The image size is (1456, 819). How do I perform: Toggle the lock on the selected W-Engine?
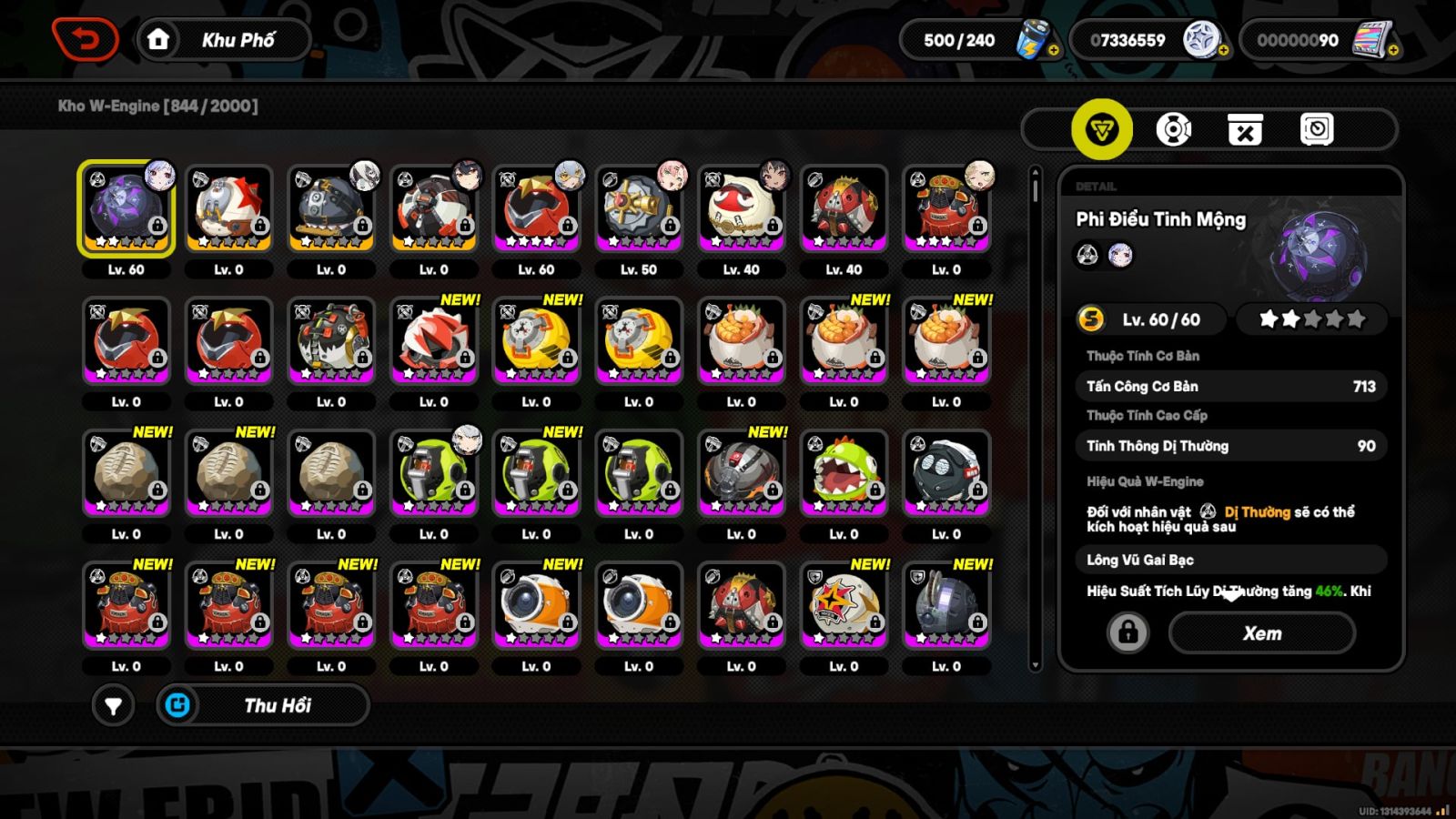(1127, 632)
